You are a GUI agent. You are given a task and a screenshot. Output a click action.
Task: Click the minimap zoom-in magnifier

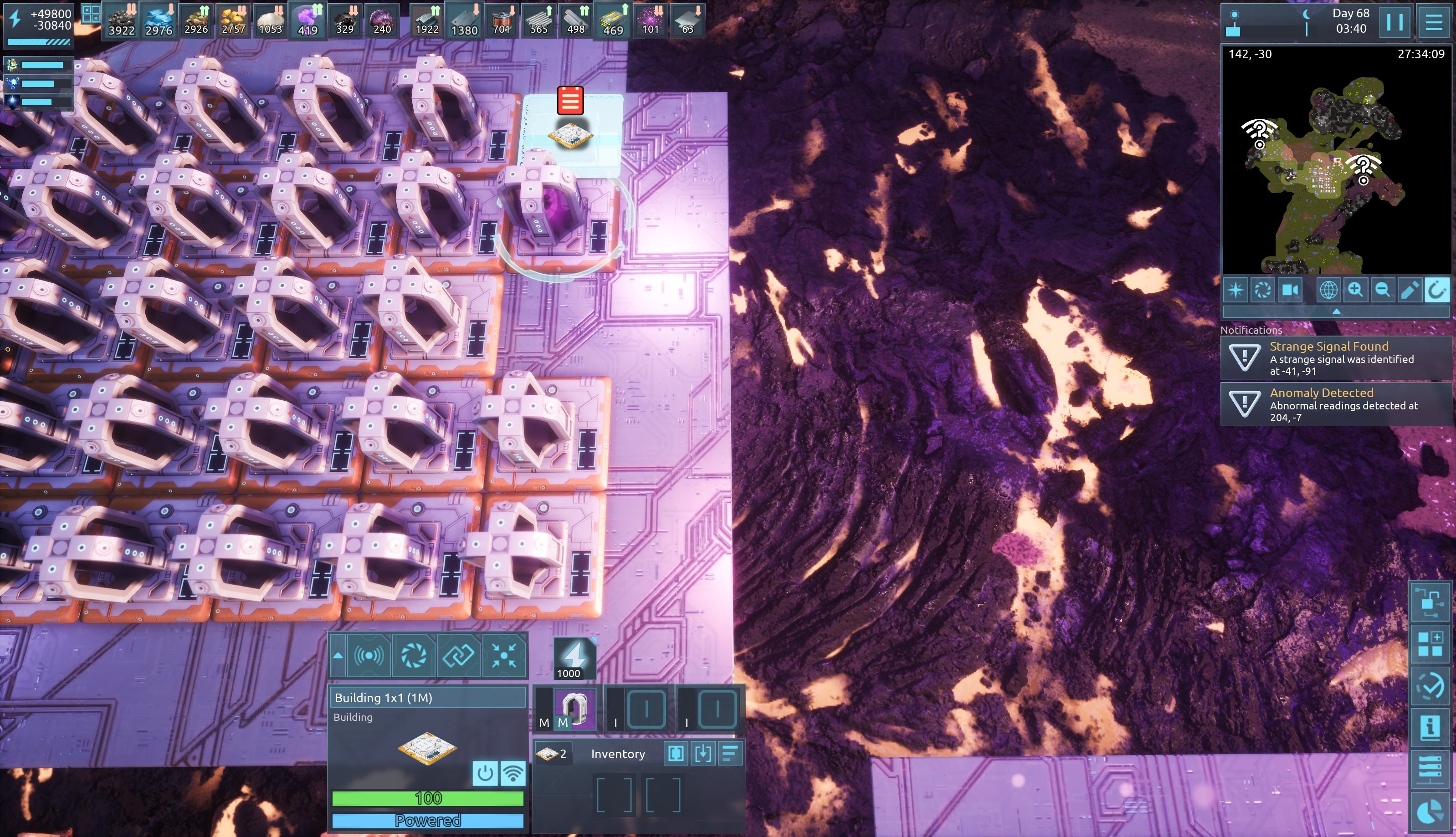coord(1355,290)
